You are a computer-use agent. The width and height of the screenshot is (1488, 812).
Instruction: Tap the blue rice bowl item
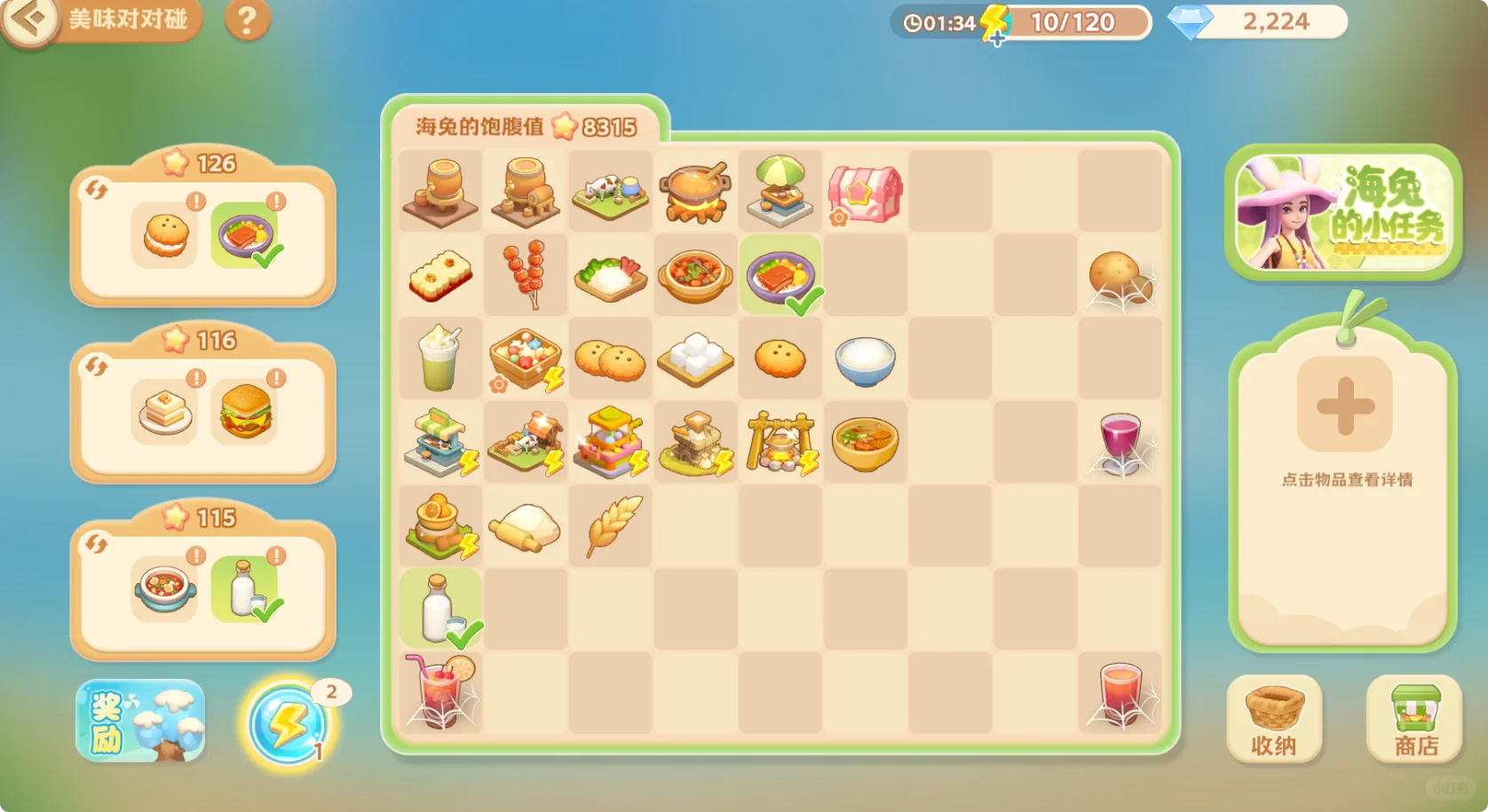[x=866, y=359]
